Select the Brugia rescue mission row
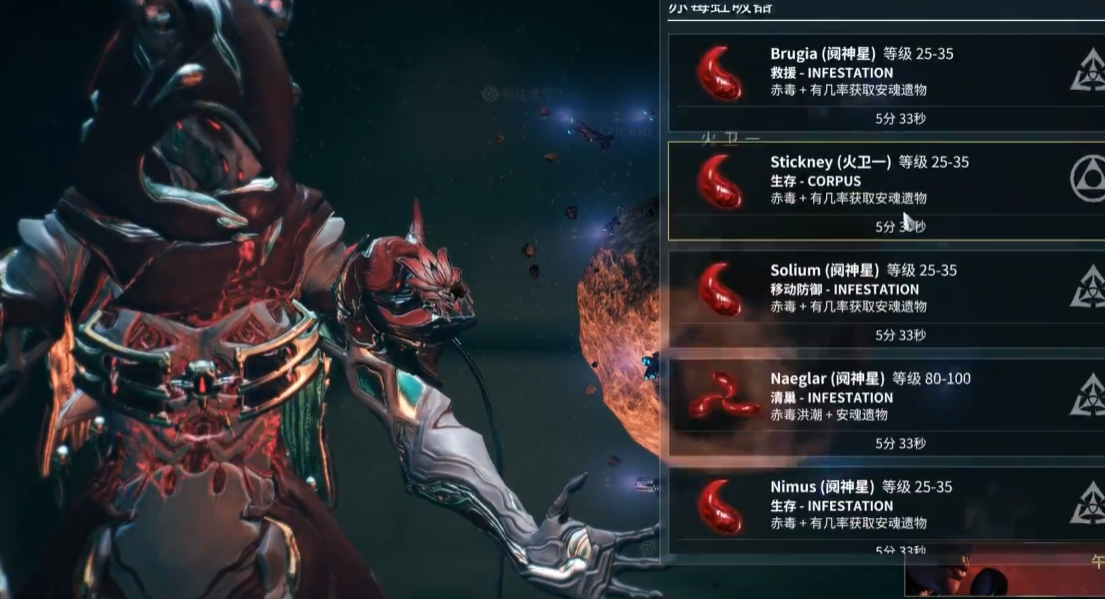This screenshot has width=1105, height=599. coord(886,72)
